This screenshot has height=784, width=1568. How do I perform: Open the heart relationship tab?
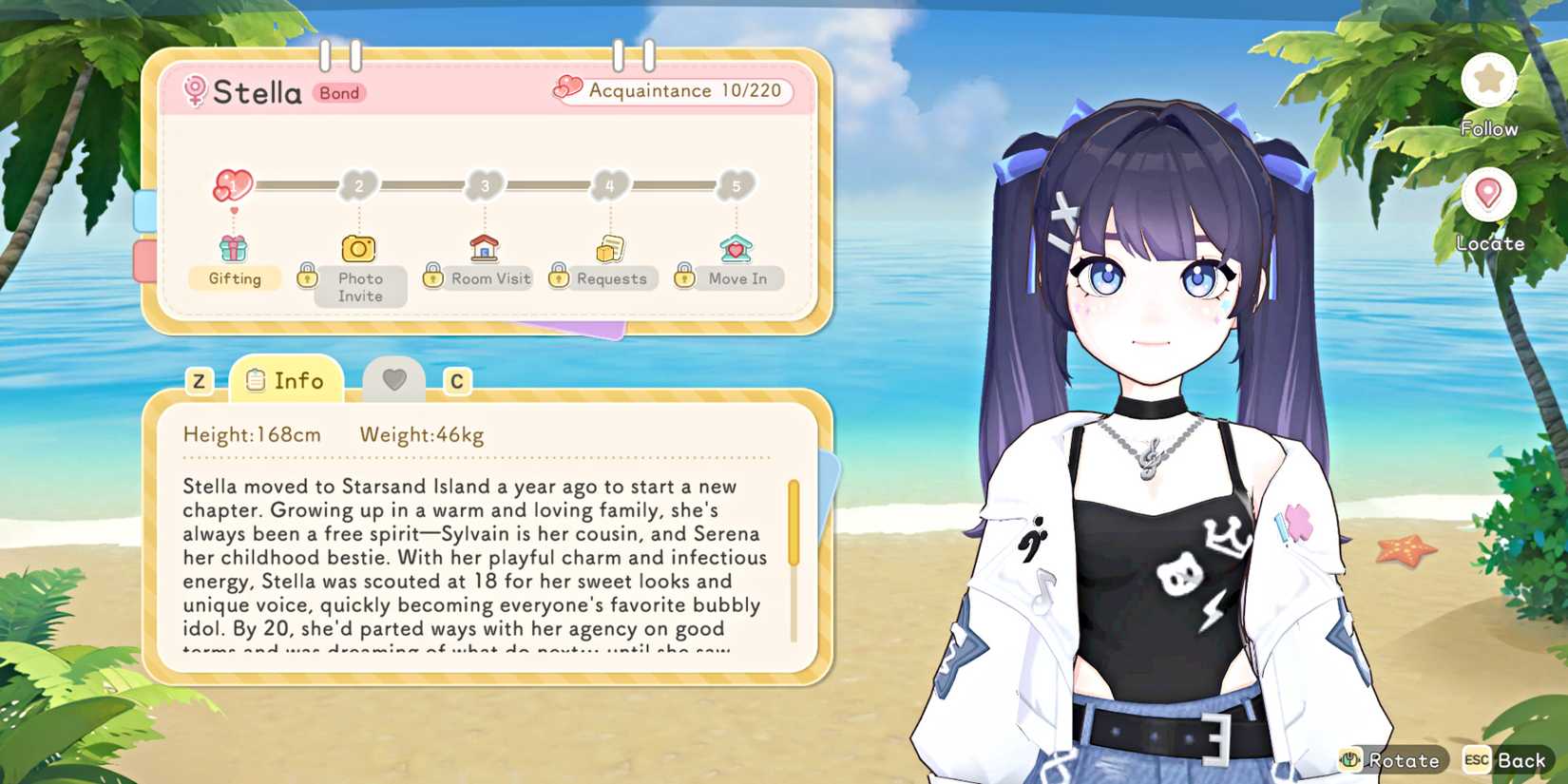pyautogui.click(x=393, y=378)
